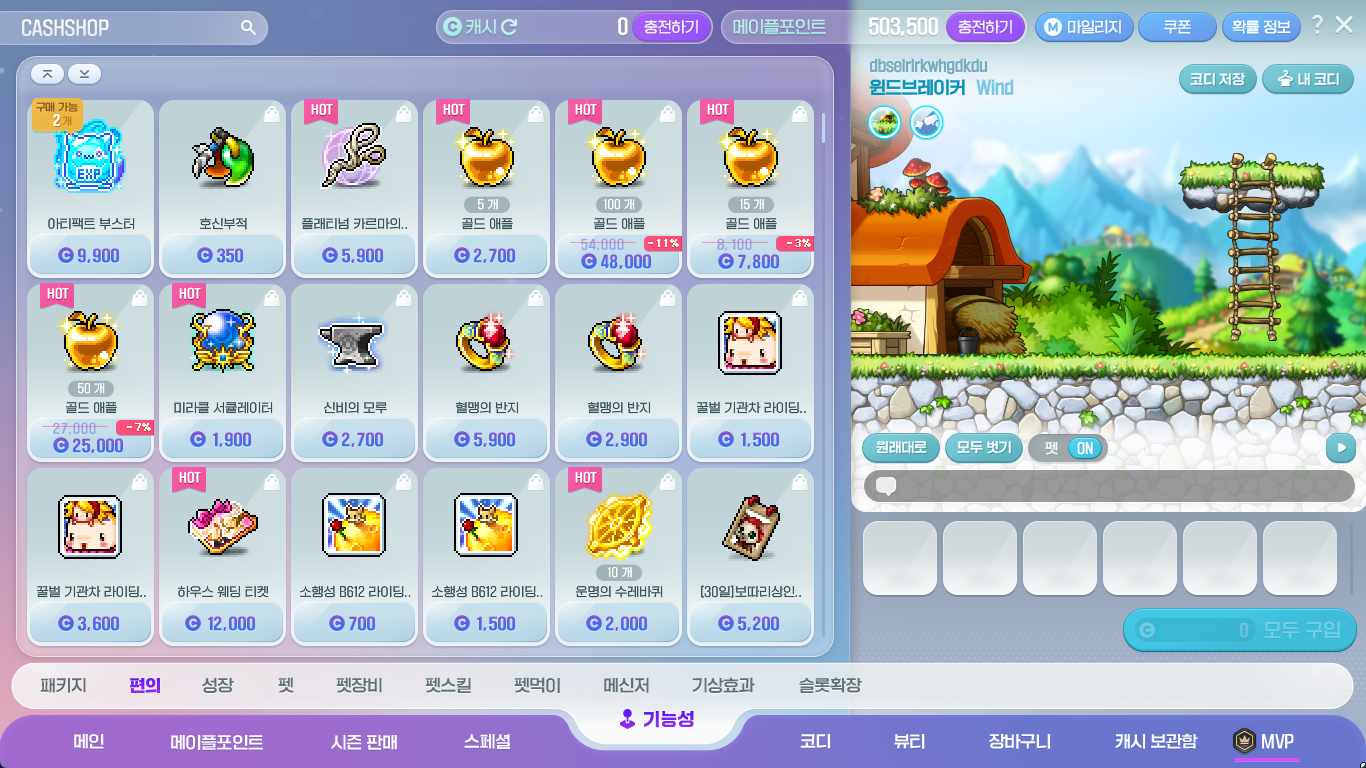Toggle the 펫 ON switch
Image resolution: width=1366 pixels, height=768 pixels.
tap(1067, 448)
